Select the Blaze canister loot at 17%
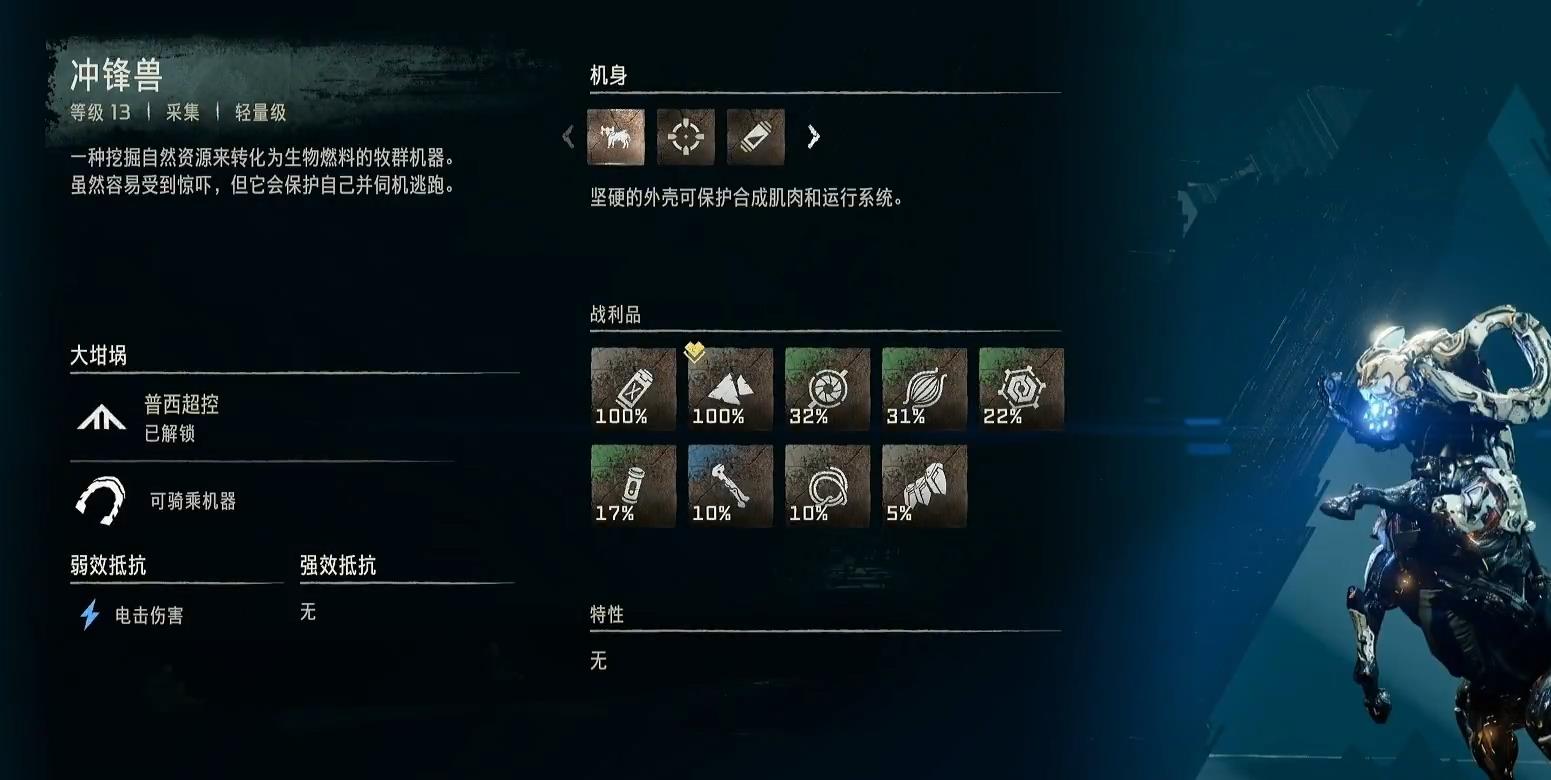Image resolution: width=1551 pixels, height=780 pixels. pyautogui.click(x=633, y=485)
